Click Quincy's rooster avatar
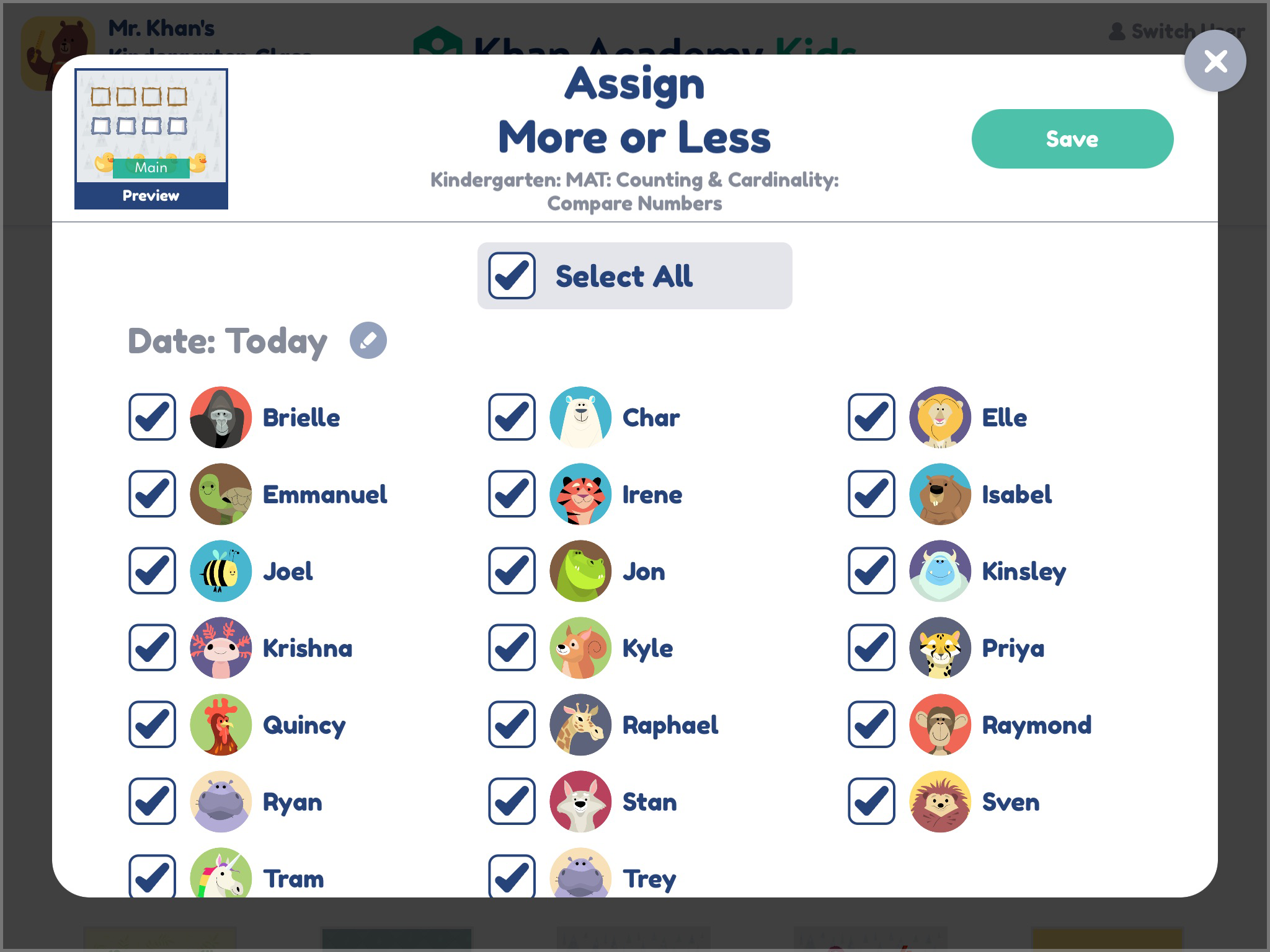Viewport: 1270px width, 952px height. (x=220, y=725)
